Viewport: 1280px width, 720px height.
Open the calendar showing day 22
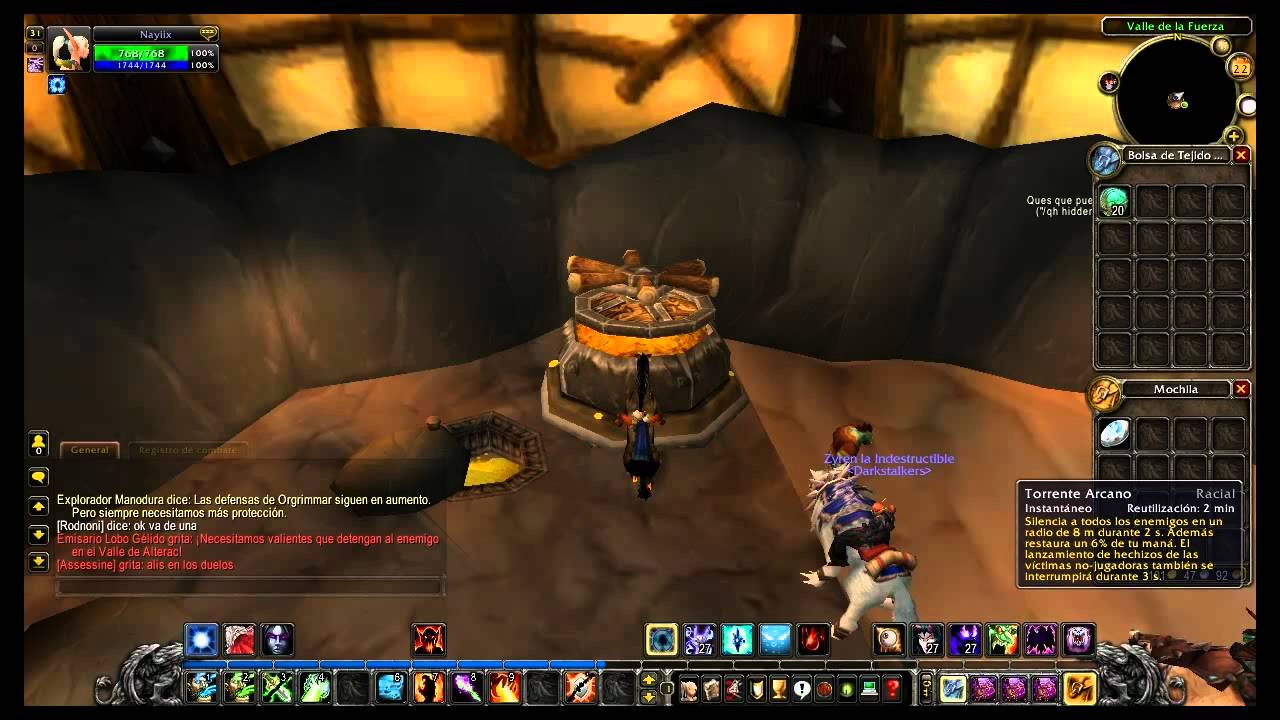pyautogui.click(x=1241, y=68)
